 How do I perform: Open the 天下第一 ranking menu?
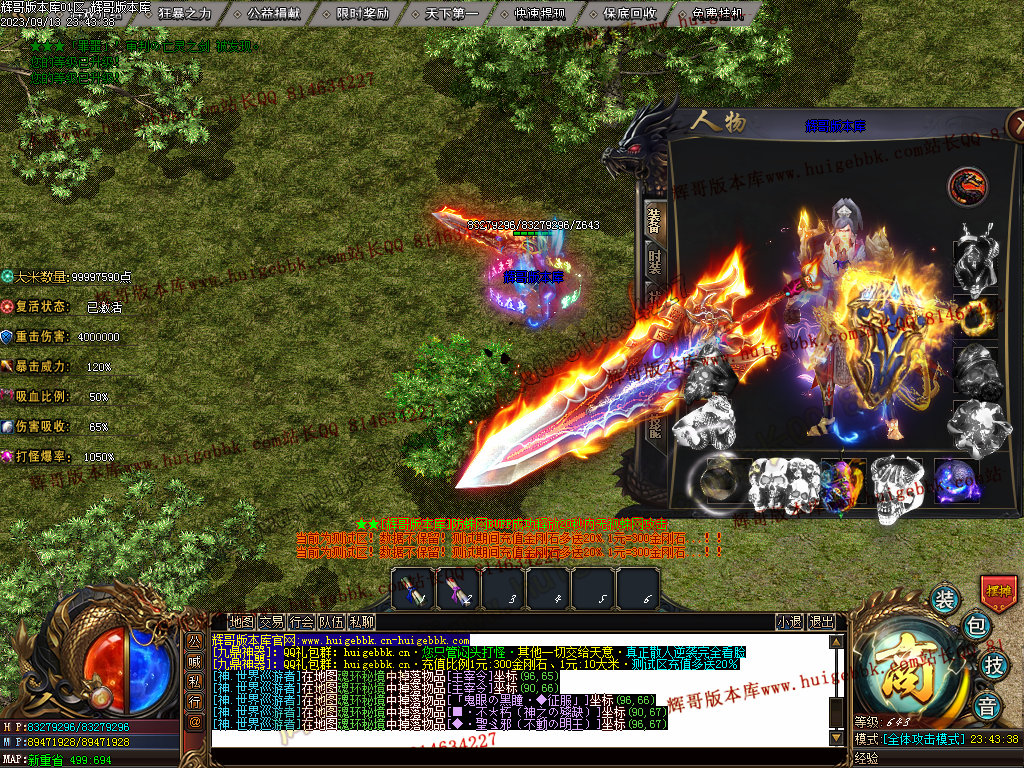452,14
